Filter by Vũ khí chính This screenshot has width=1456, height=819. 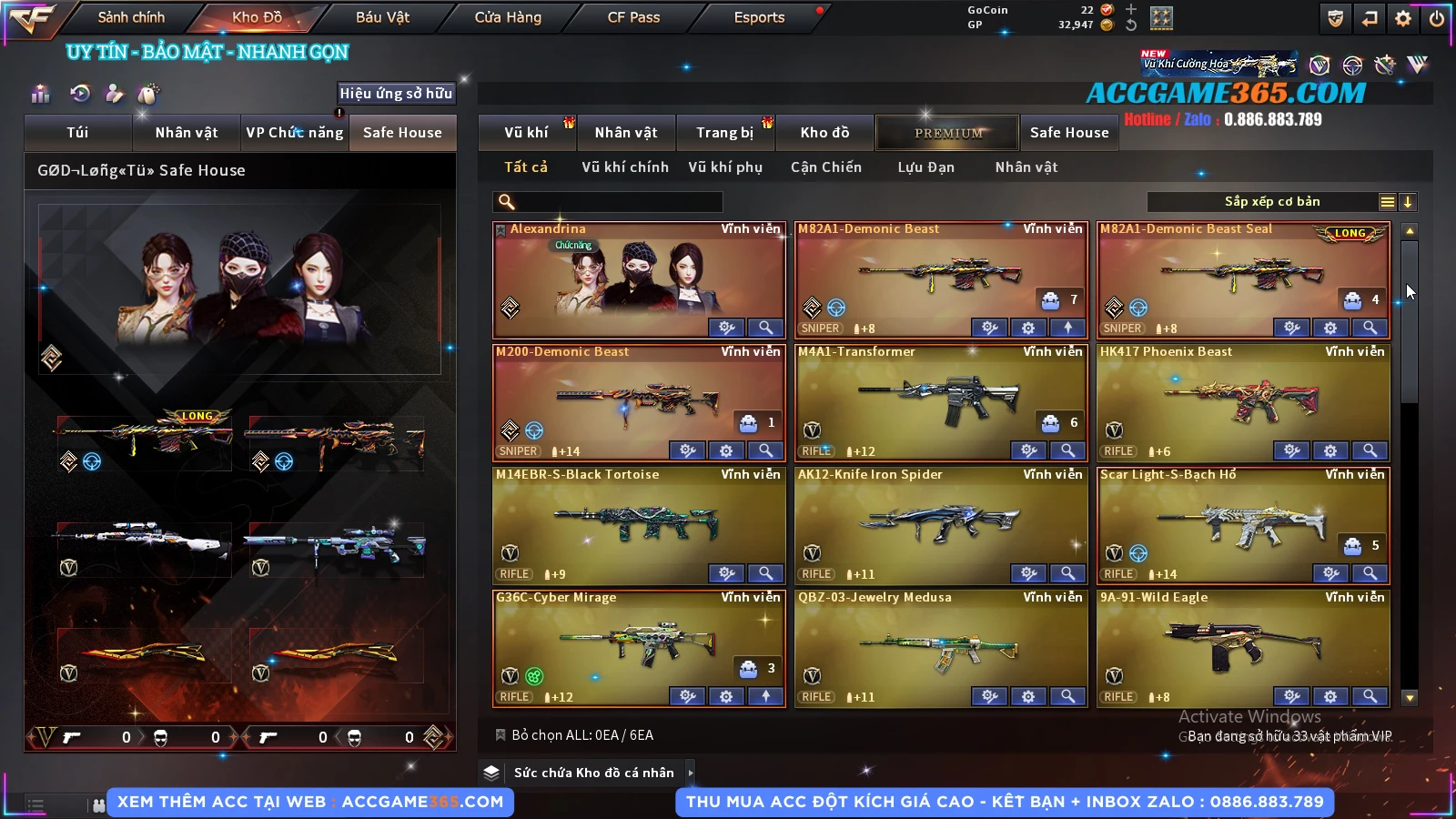point(624,167)
